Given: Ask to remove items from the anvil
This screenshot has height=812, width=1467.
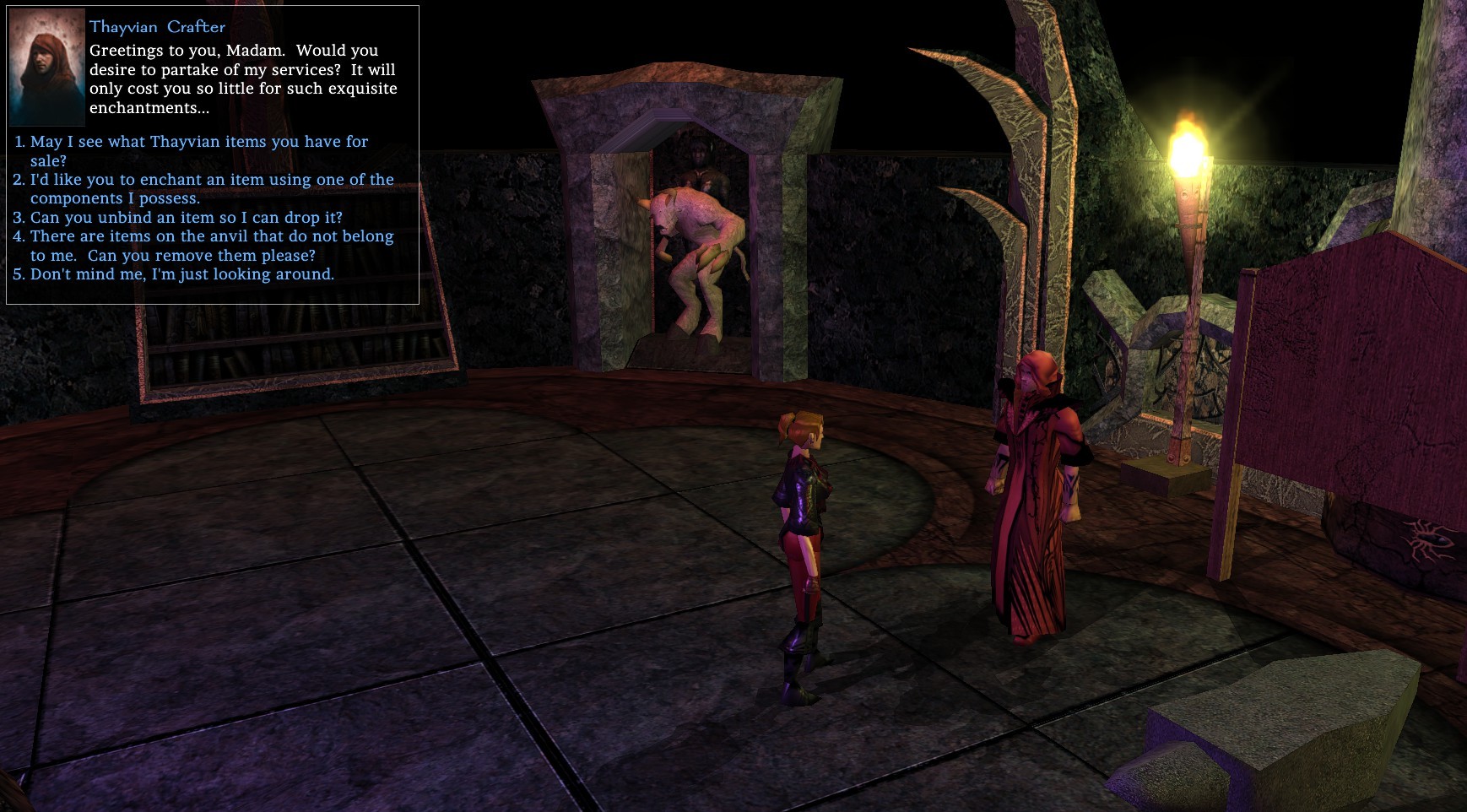Looking at the screenshot, I should click(x=212, y=236).
